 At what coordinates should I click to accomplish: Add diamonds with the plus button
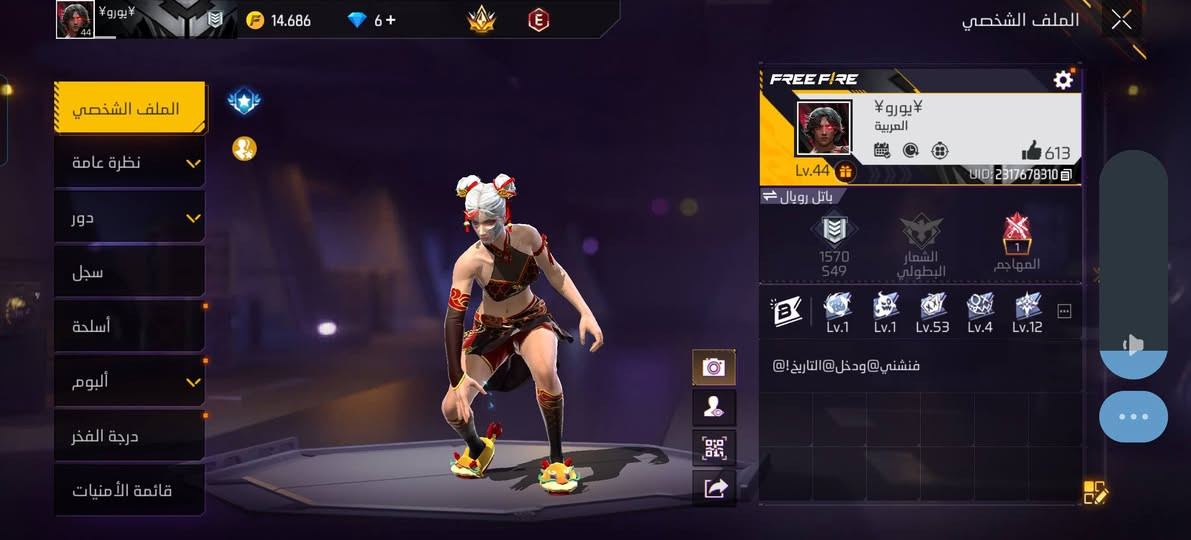click(x=390, y=20)
